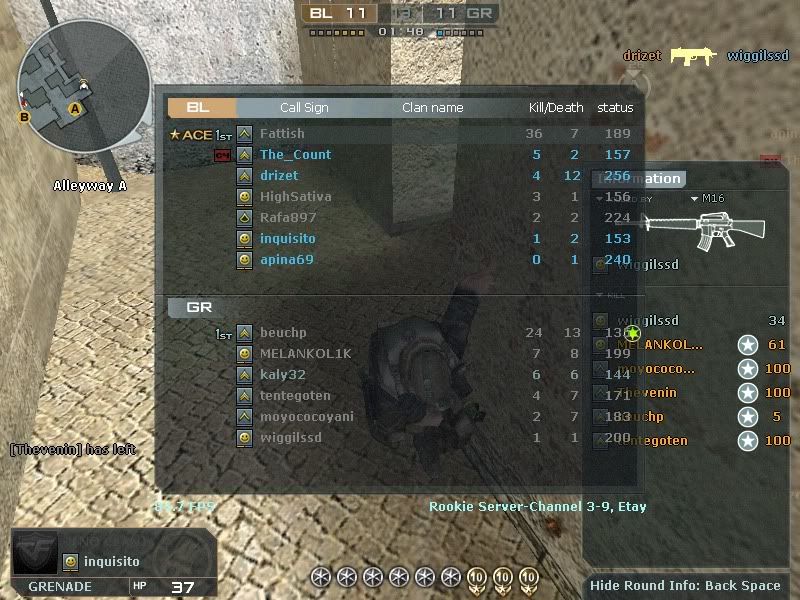This screenshot has height=600, width=800.
Task: Select drizet's scoreboard row
Action: [281, 176]
